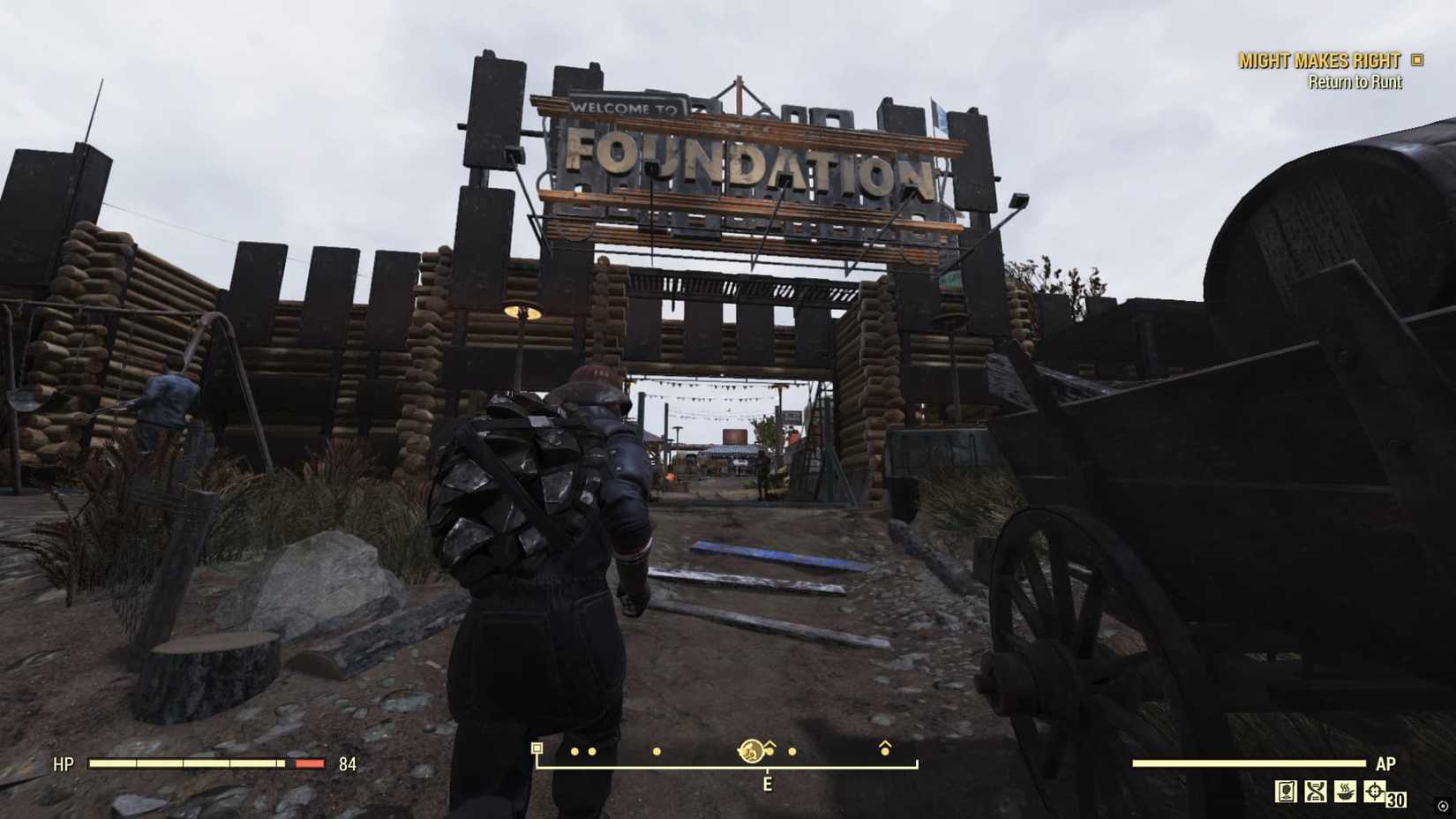Click the circular player emblem on the compass

[751, 750]
